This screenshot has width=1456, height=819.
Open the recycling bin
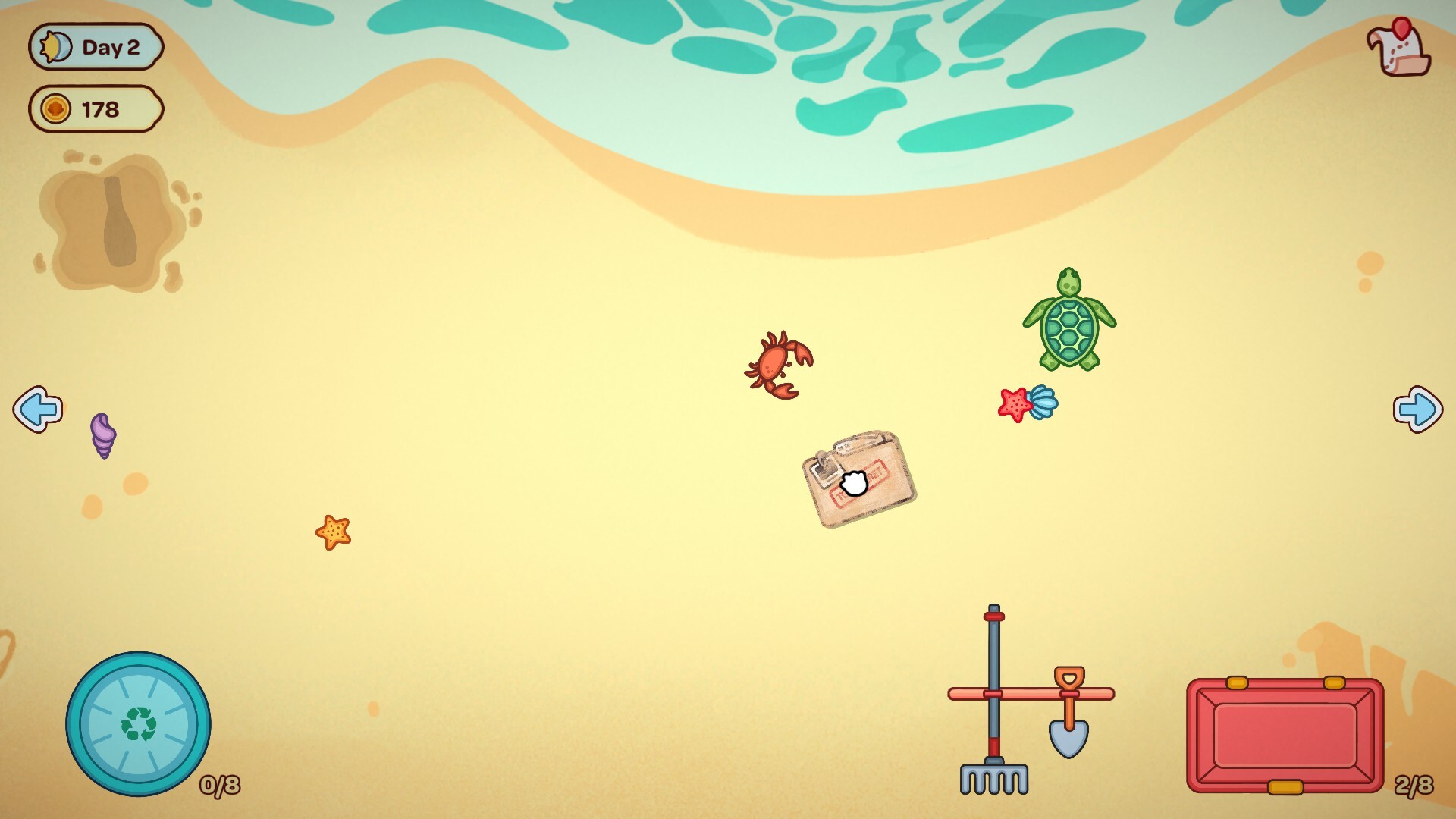pos(138,722)
